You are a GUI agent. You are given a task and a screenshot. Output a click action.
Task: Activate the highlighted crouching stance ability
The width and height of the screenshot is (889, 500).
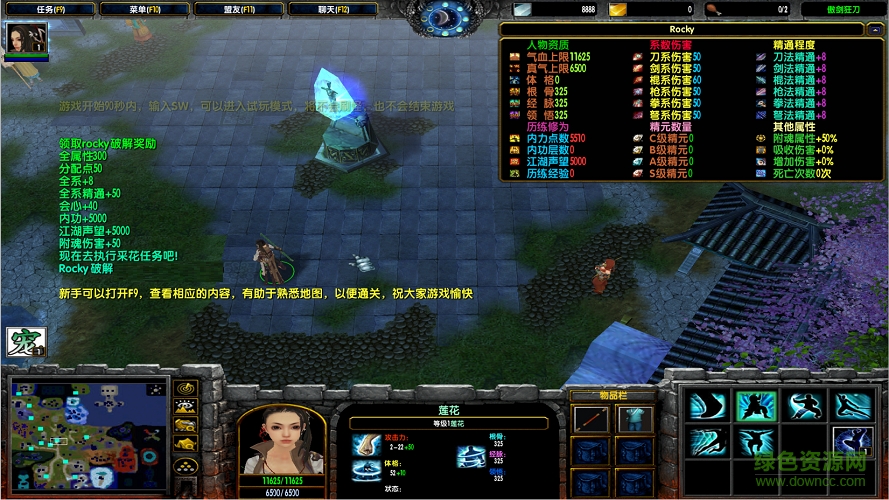point(755,406)
